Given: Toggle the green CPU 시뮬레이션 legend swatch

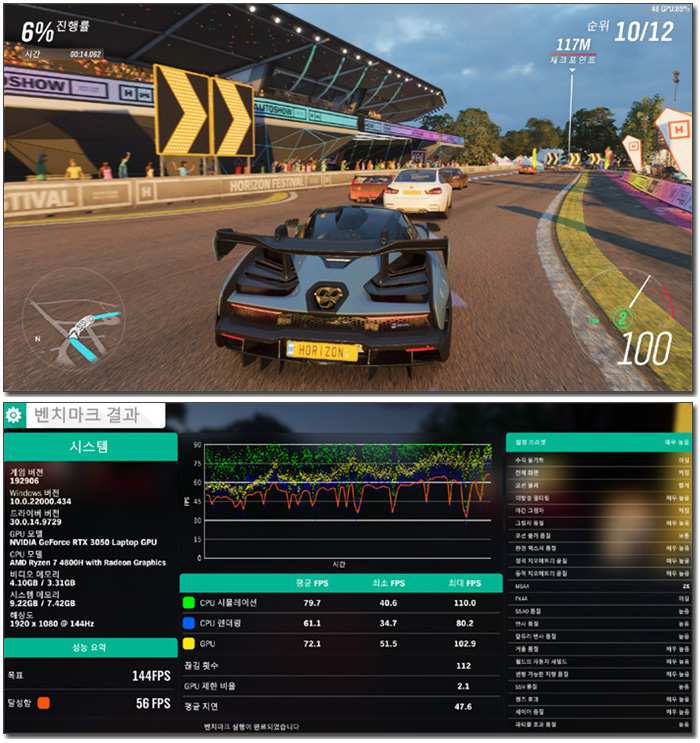Looking at the screenshot, I should (188, 603).
